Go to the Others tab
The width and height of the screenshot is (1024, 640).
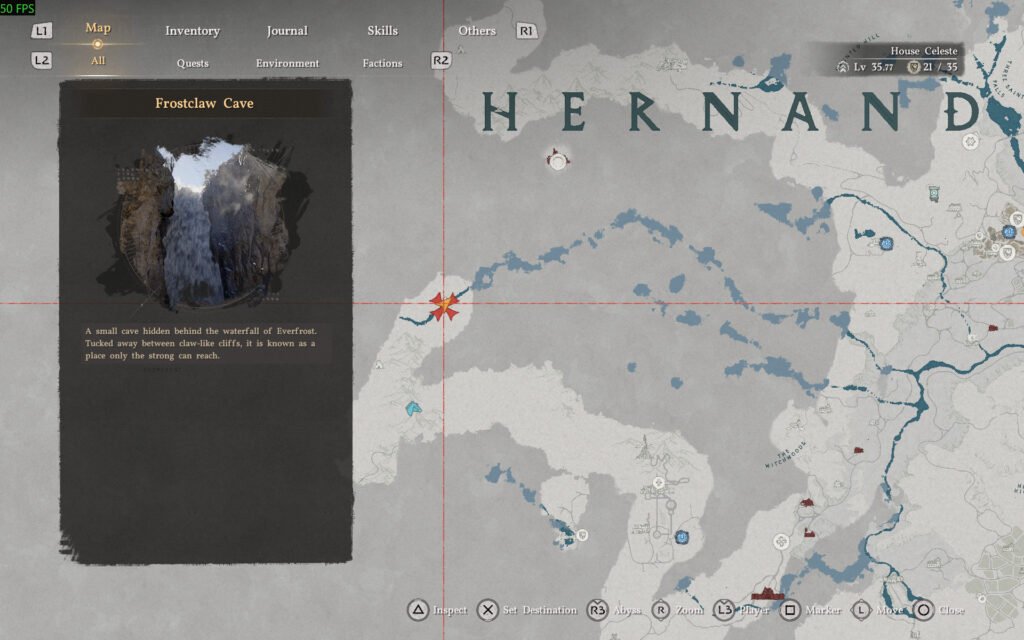coord(477,31)
